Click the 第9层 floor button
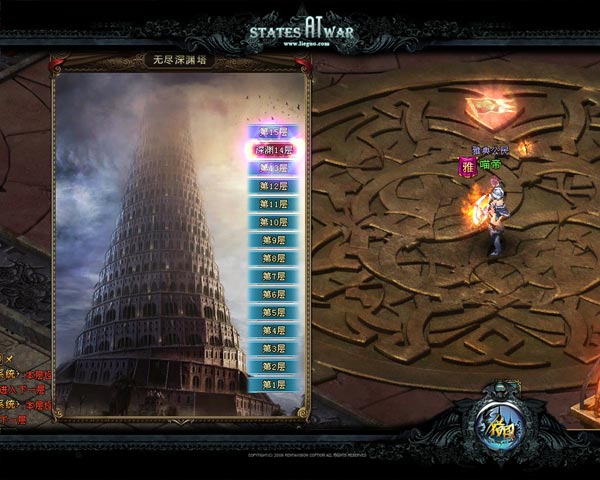 pos(273,240)
